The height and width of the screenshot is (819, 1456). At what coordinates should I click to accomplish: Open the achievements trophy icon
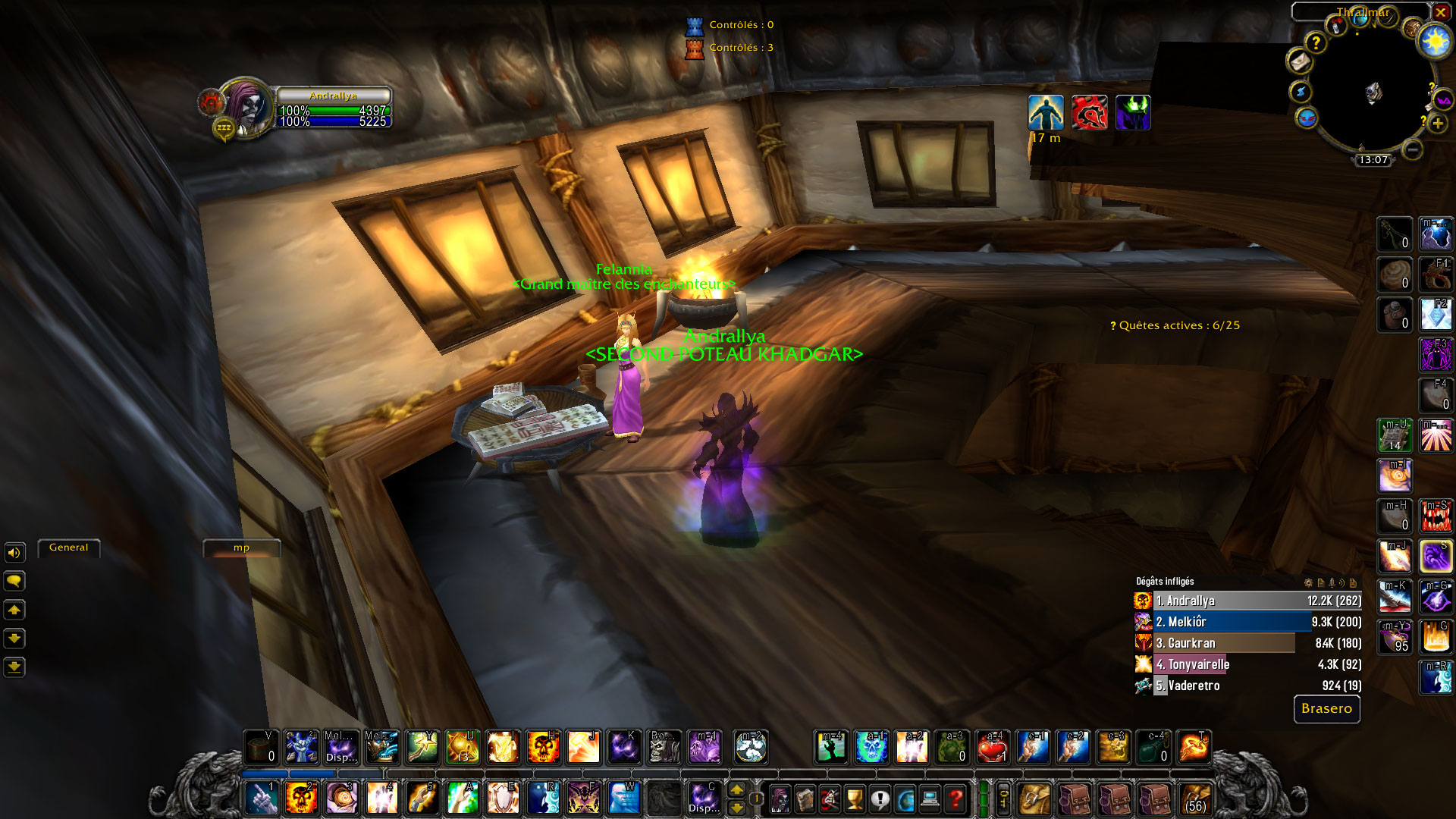pyautogui.click(x=855, y=800)
